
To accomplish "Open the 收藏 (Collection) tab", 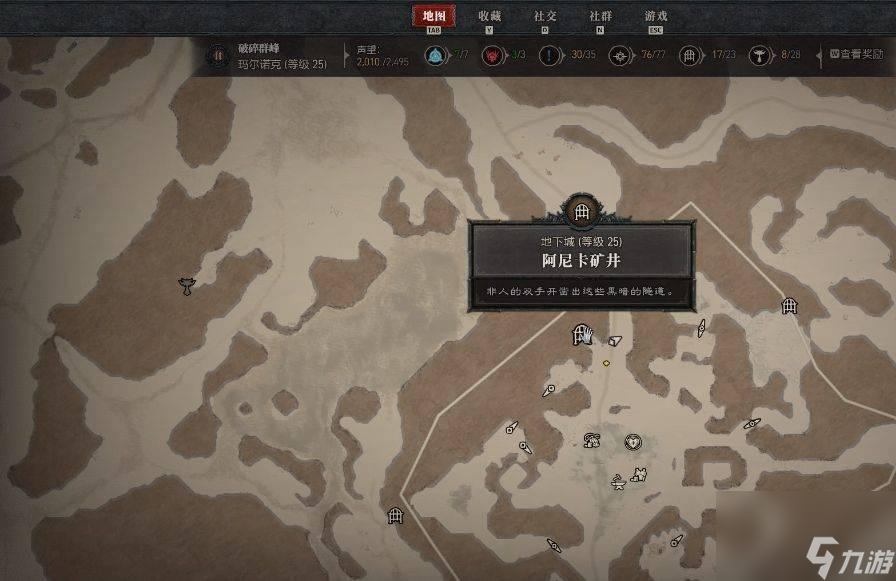I will (489, 16).
